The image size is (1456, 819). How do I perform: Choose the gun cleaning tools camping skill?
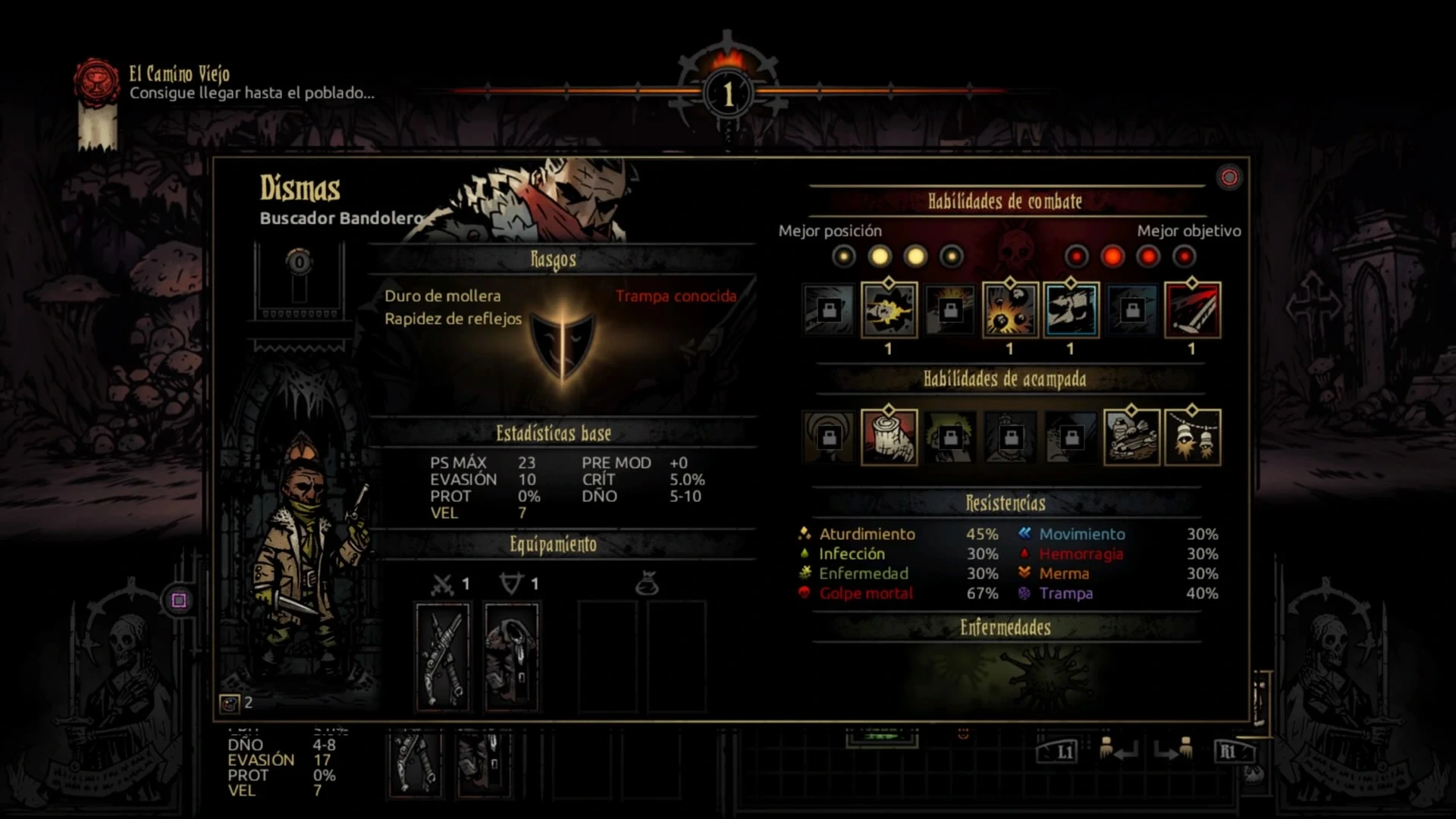1131,437
